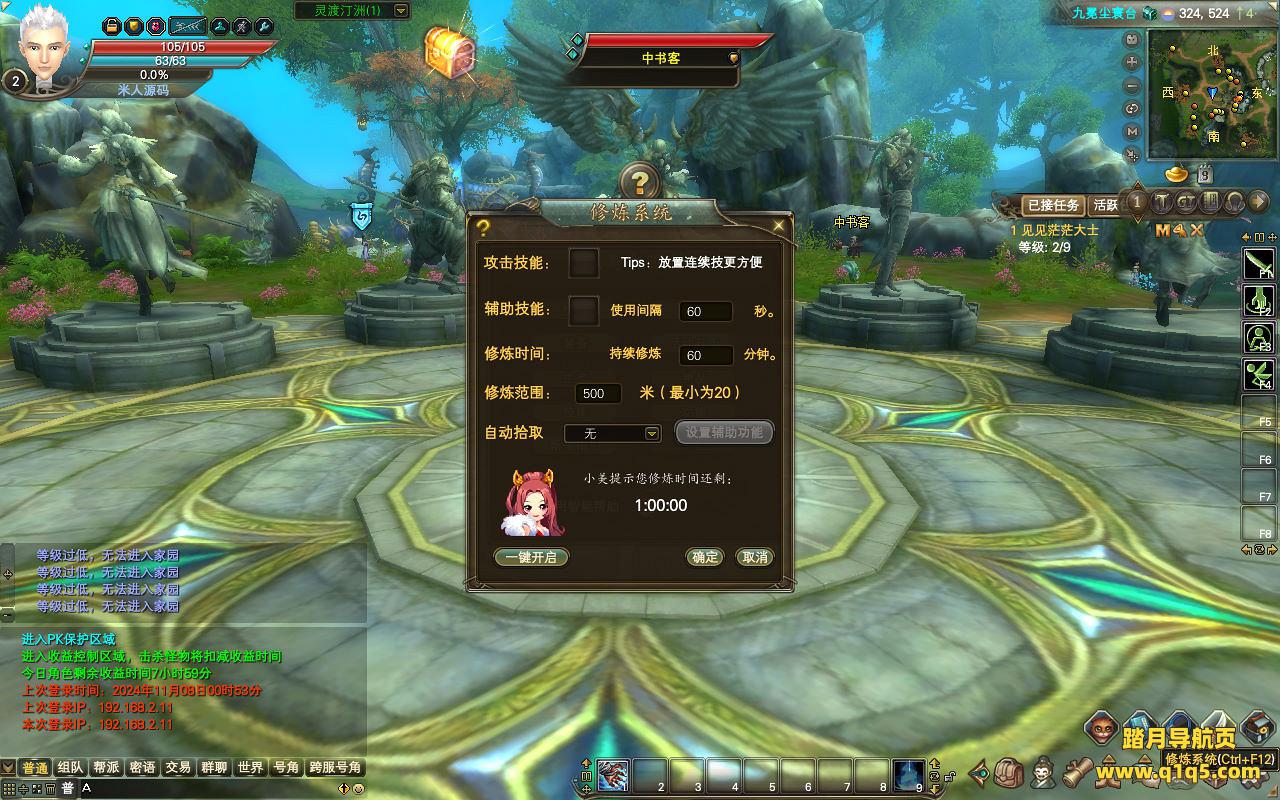Select the 使用间隔 seconds field
The image size is (1280, 800).
(x=705, y=311)
